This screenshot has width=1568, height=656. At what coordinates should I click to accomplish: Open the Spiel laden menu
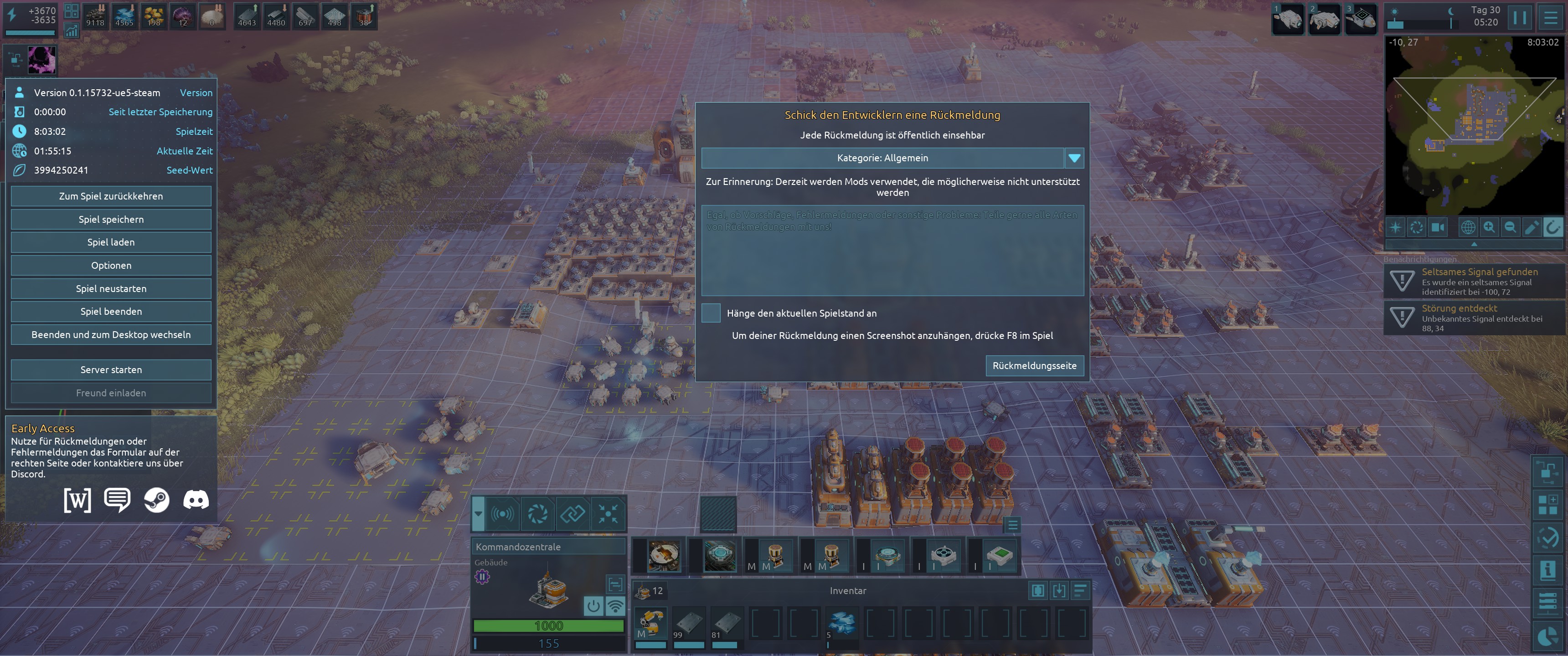(x=111, y=242)
